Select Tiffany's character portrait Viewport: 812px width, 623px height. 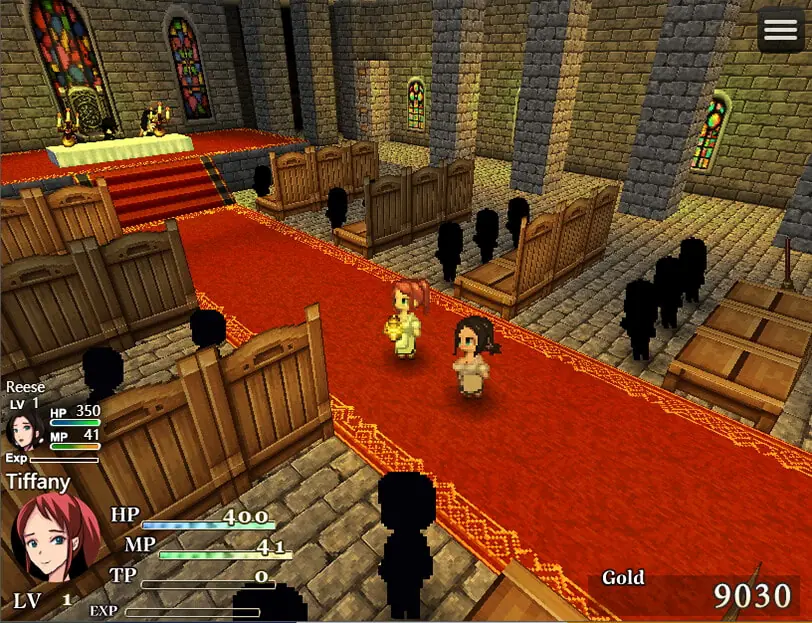(x=55, y=540)
